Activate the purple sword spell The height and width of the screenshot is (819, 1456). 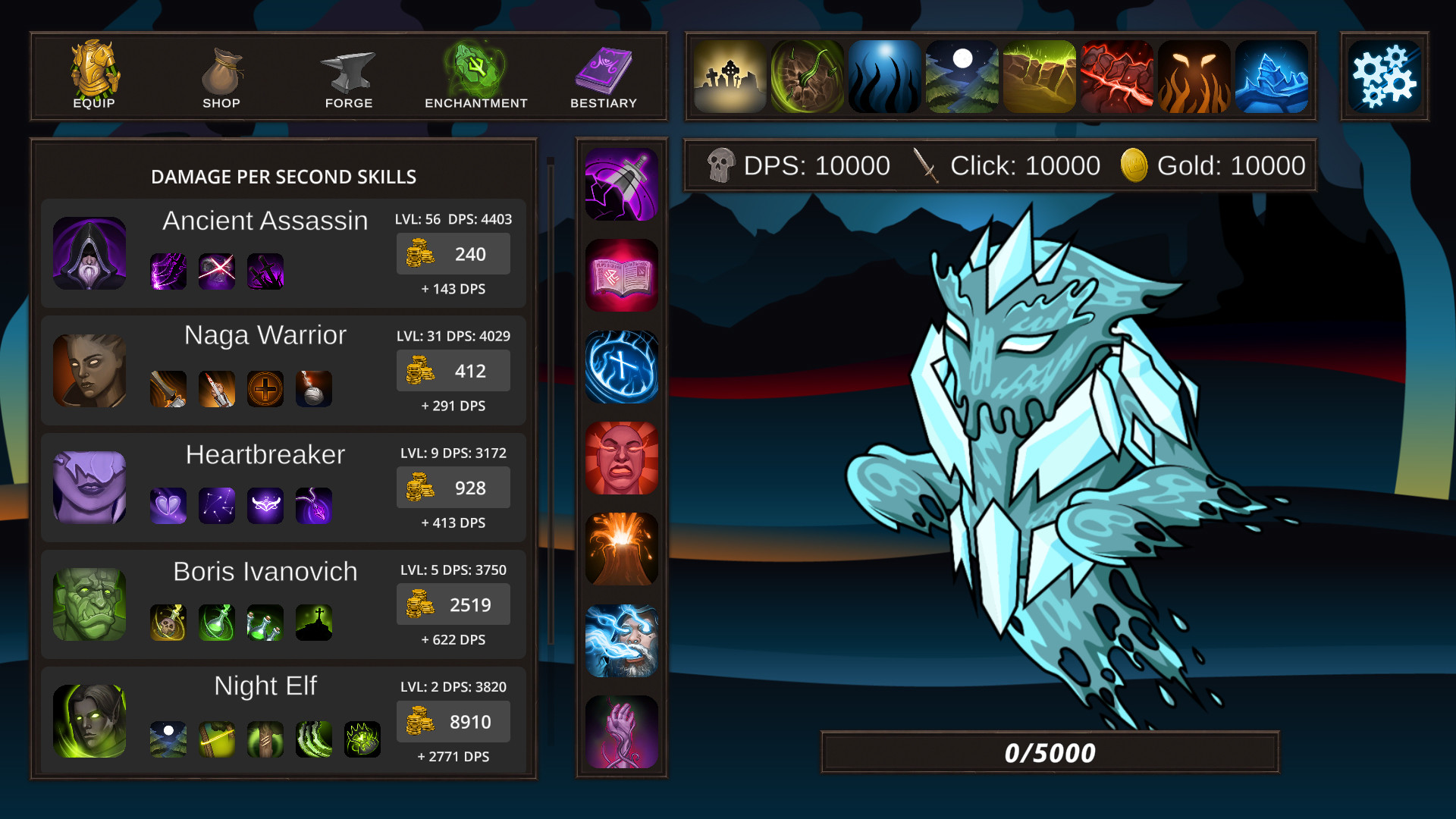[622, 183]
